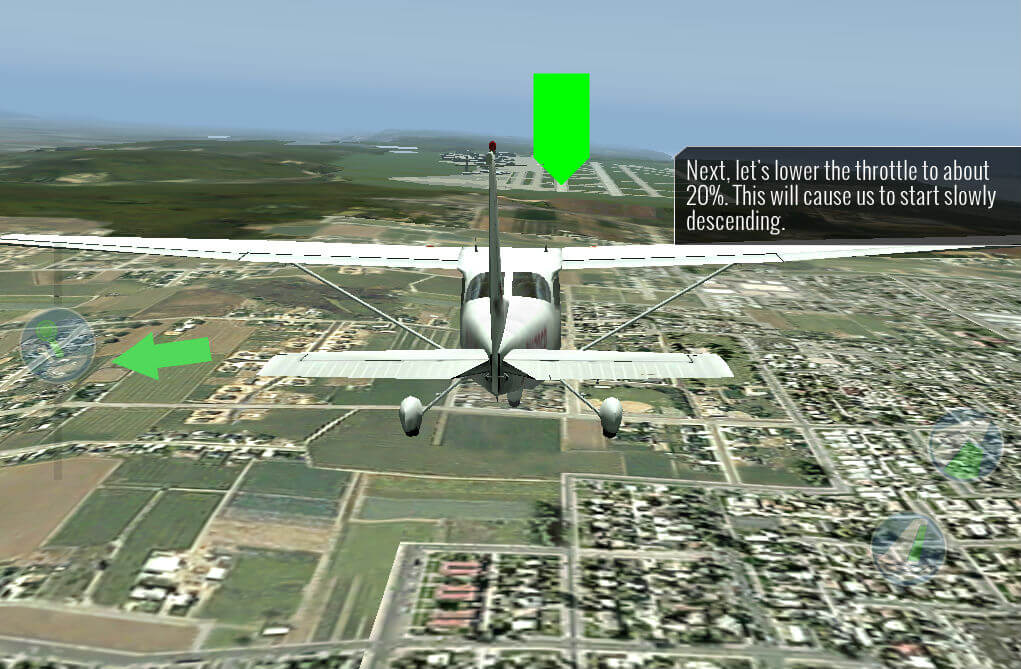Tap the round button with wide green wedge

click(965, 446)
